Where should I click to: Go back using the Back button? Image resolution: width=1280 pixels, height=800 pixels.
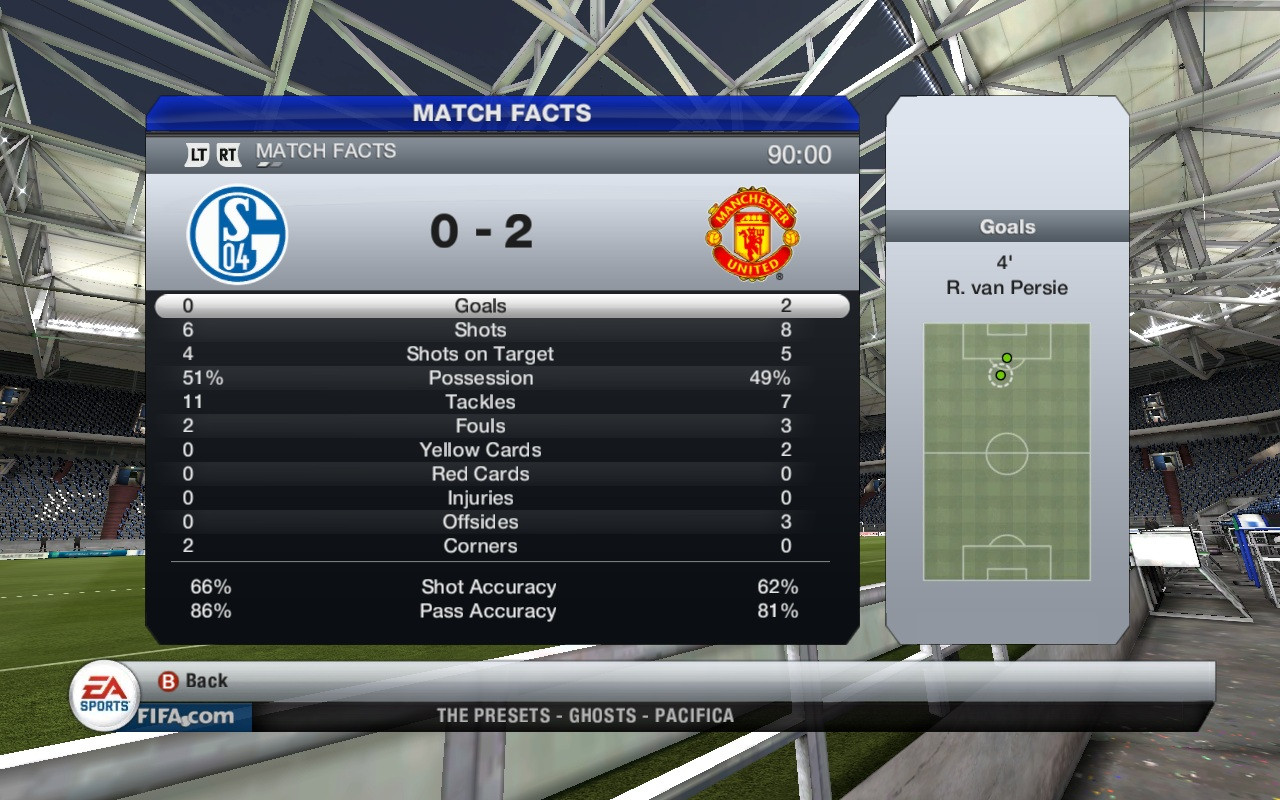[x=194, y=681]
